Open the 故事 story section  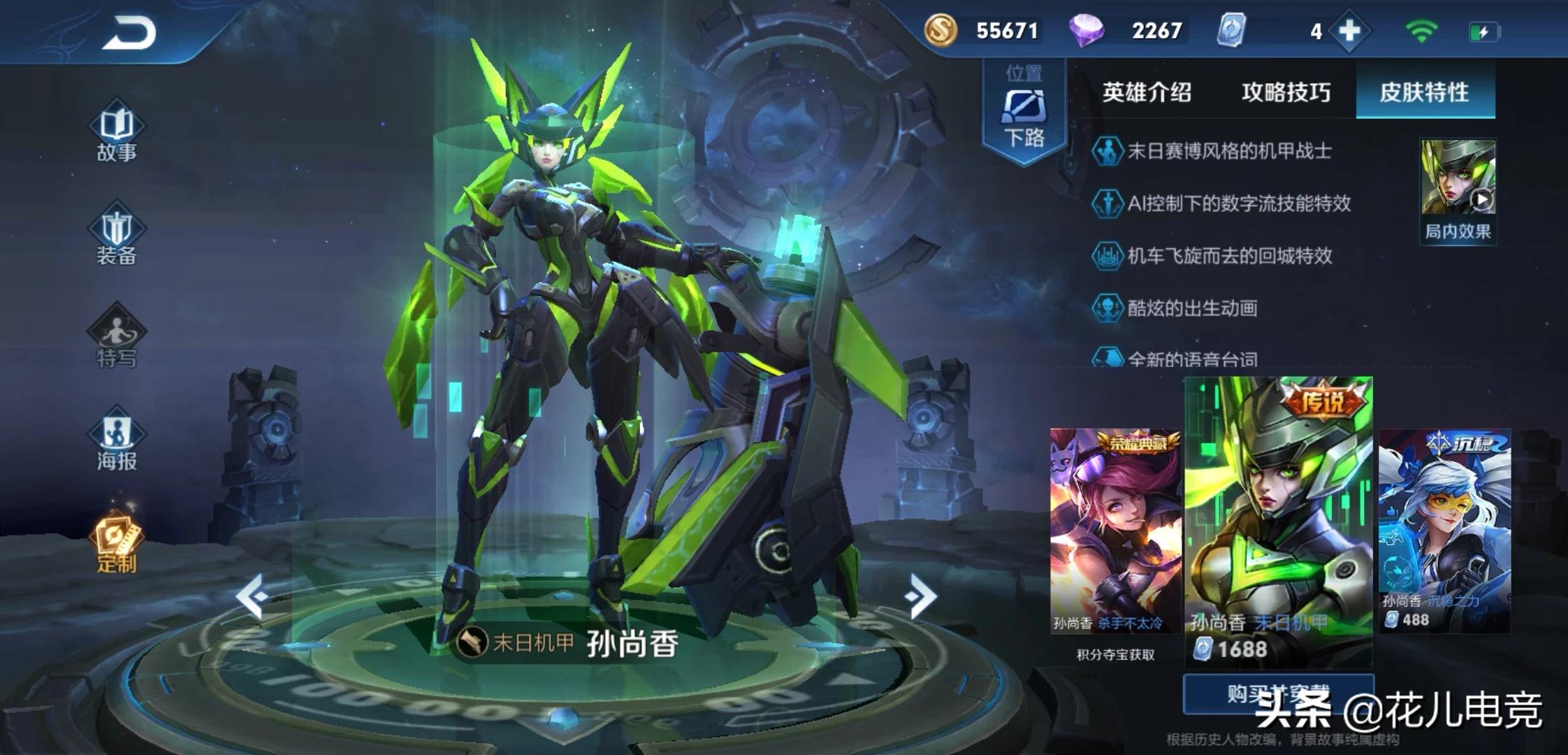click(117, 134)
